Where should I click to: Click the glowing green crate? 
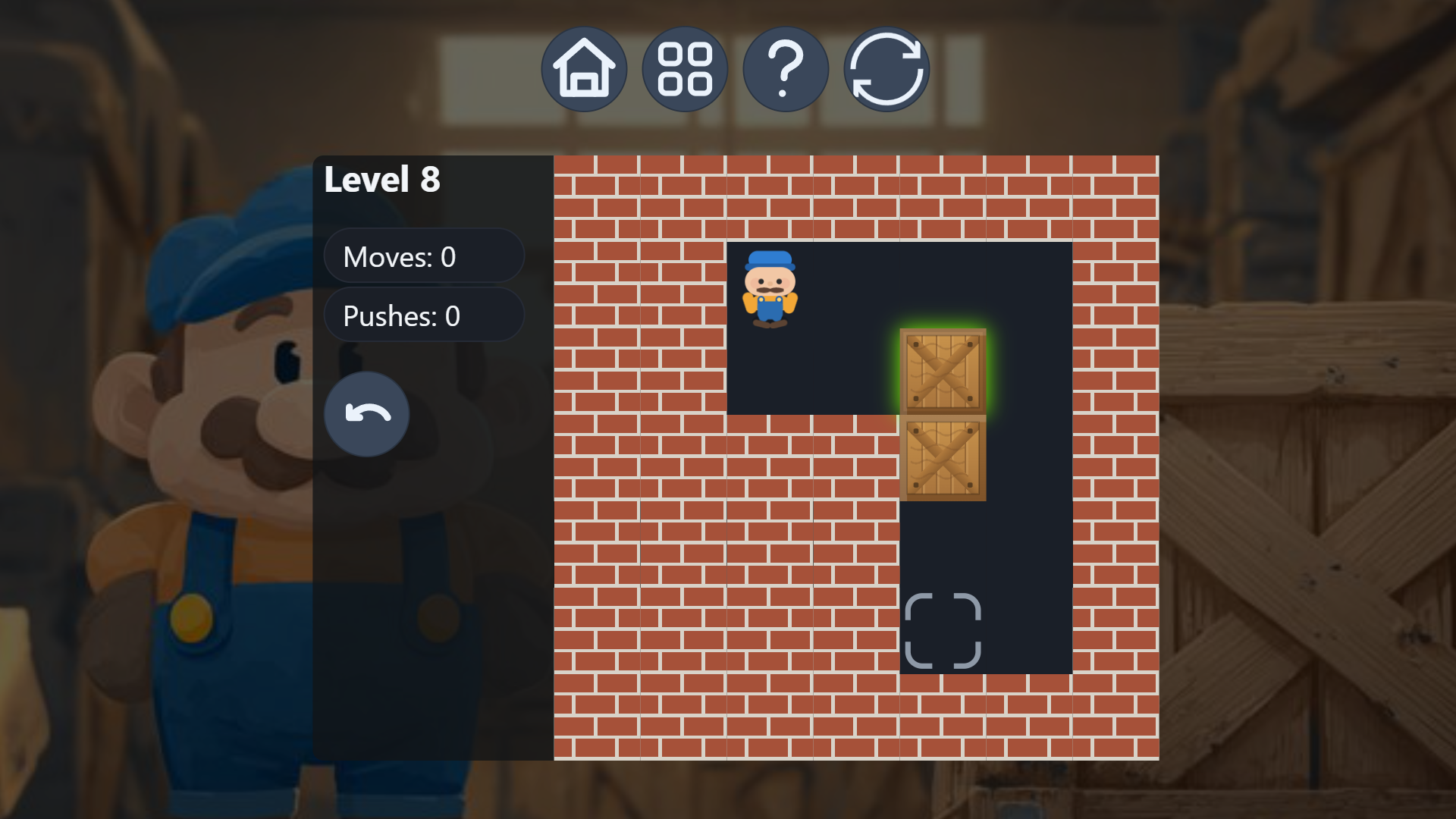tap(942, 372)
